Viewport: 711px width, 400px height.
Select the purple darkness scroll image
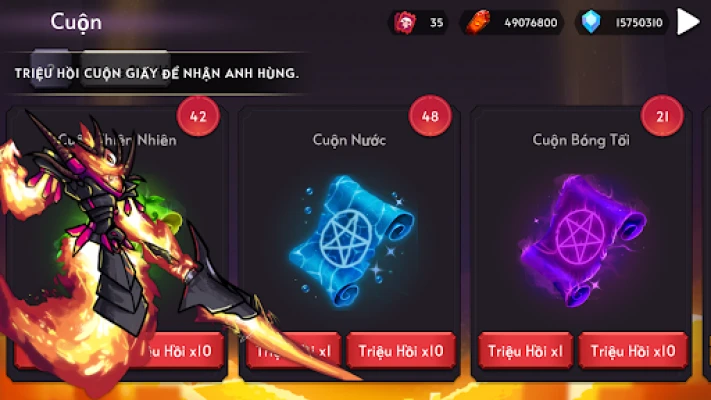pos(578,235)
